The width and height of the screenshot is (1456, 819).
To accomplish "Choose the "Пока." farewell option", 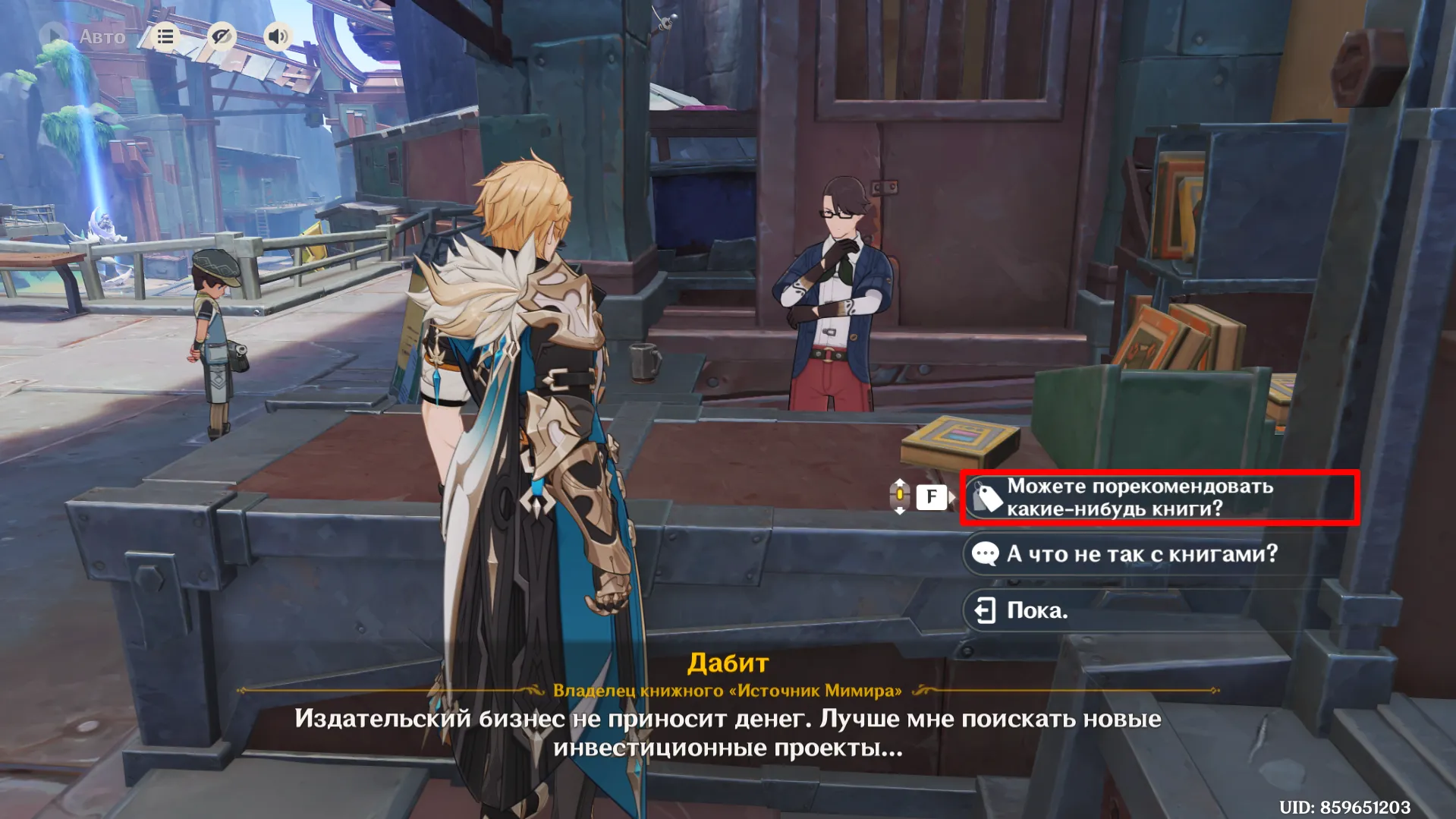I will pyautogui.click(x=1036, y=610).
